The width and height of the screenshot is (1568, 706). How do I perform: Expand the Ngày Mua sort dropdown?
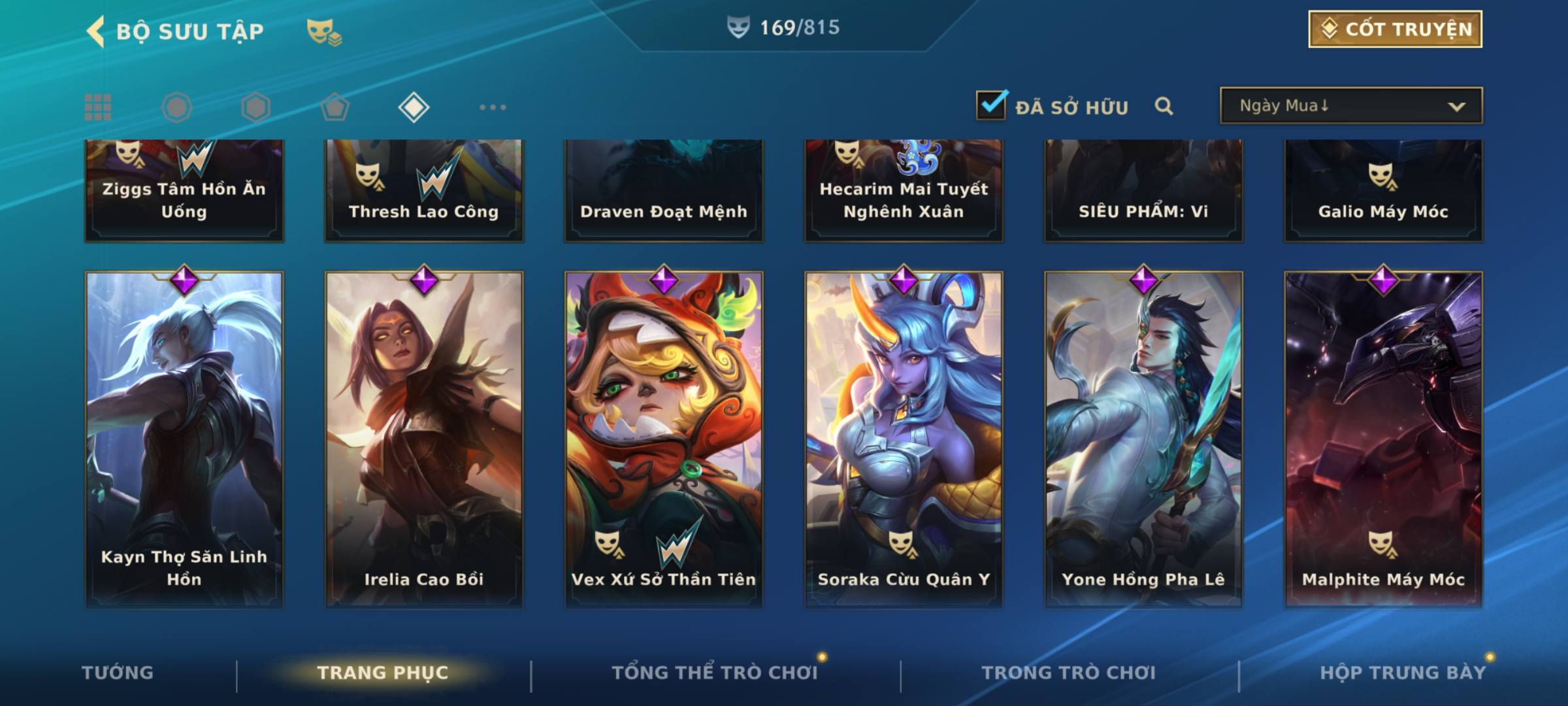point(1350,106)
